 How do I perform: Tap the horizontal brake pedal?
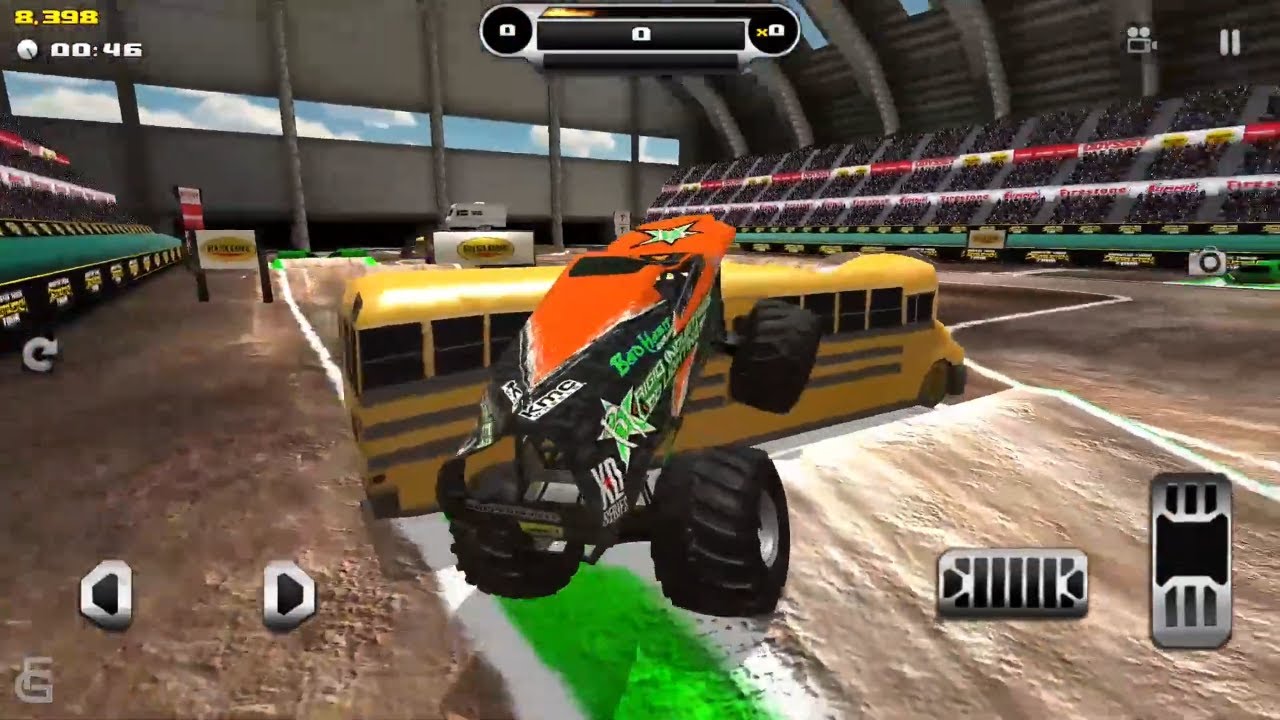(1012, 583)
